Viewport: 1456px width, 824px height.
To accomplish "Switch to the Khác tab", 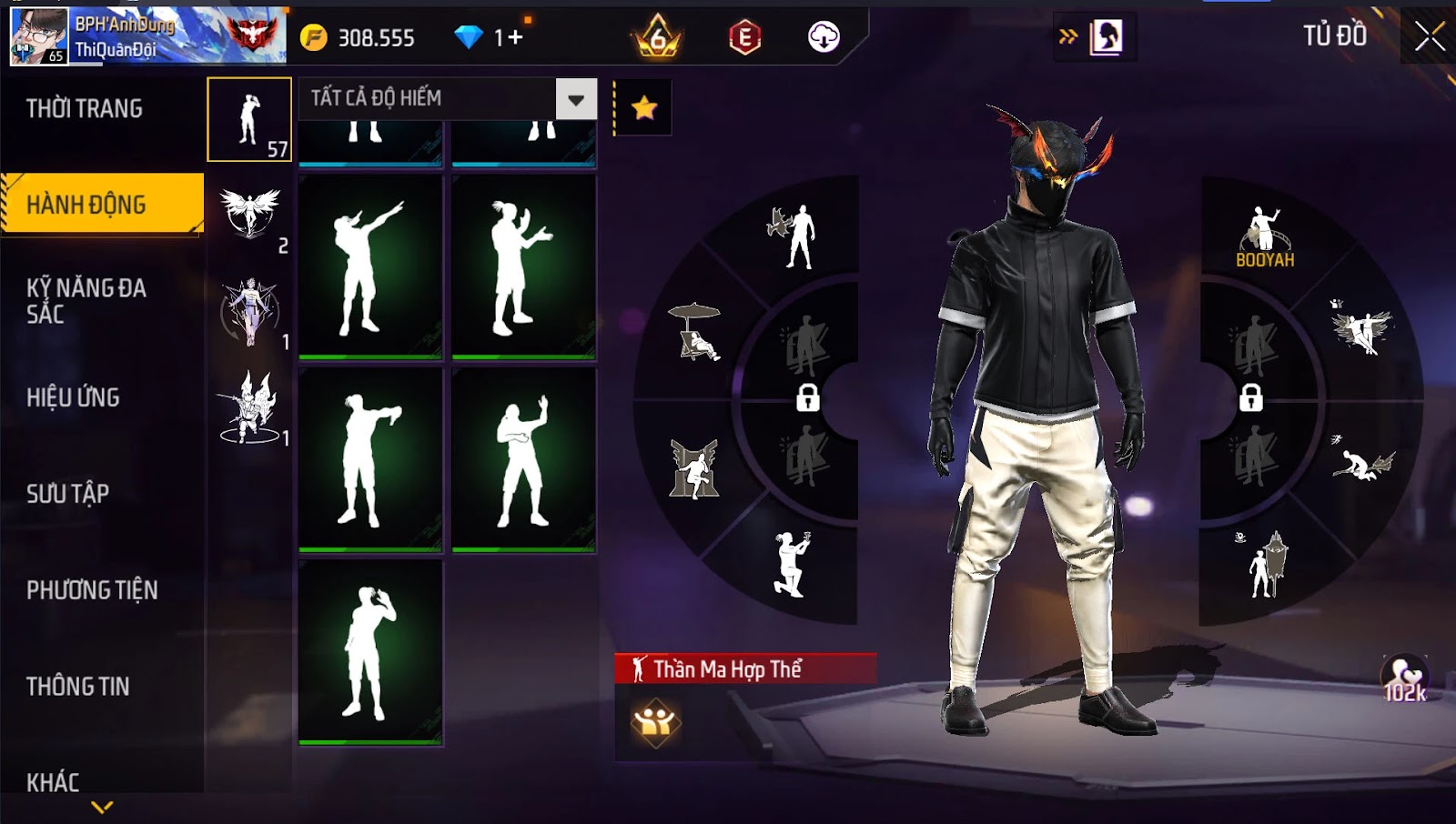I will 53,782.
